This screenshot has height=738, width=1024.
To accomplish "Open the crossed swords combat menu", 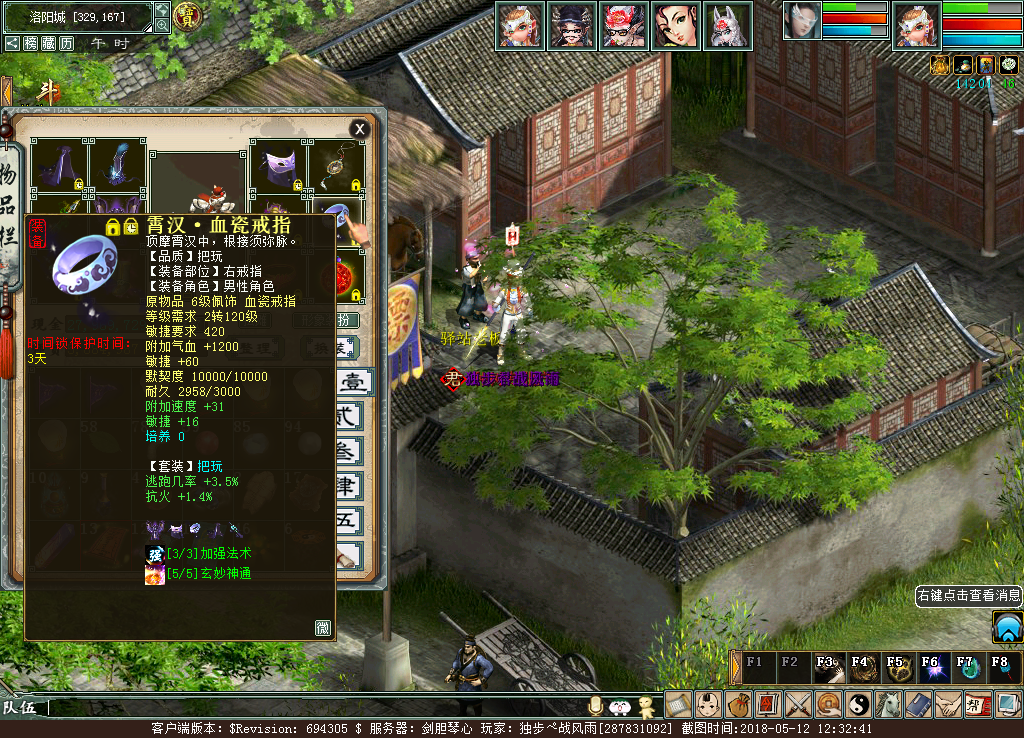I will (798, 704).
